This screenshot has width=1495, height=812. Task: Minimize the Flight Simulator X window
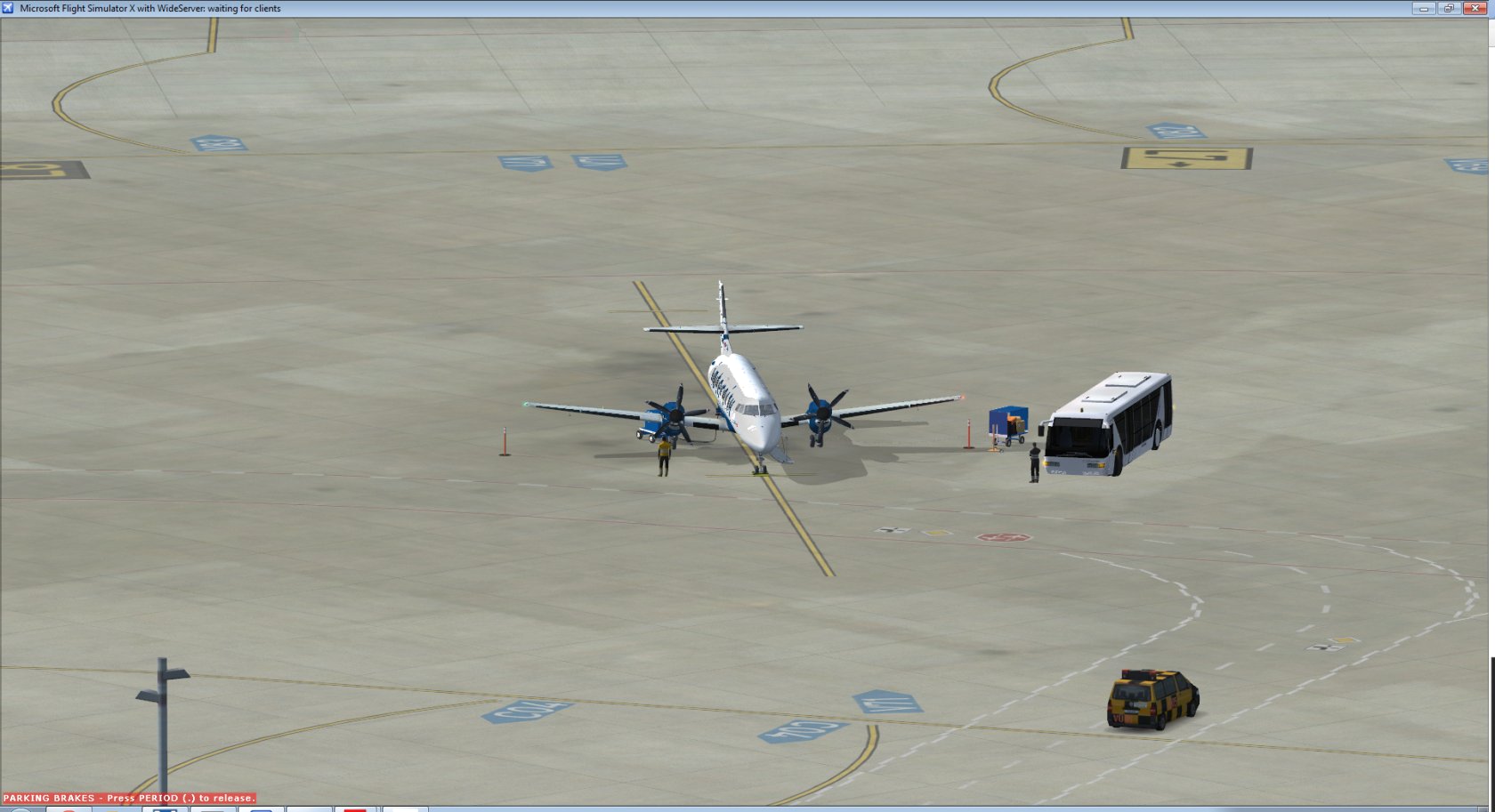point(1423,8)
